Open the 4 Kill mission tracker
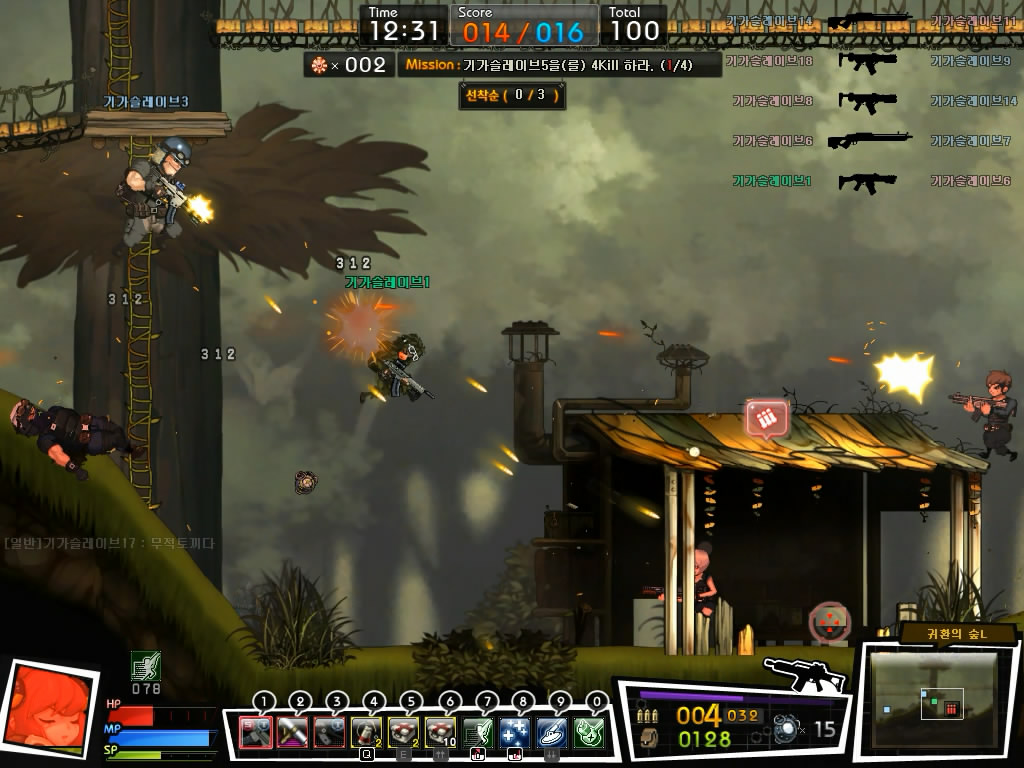 pos(560,65)
